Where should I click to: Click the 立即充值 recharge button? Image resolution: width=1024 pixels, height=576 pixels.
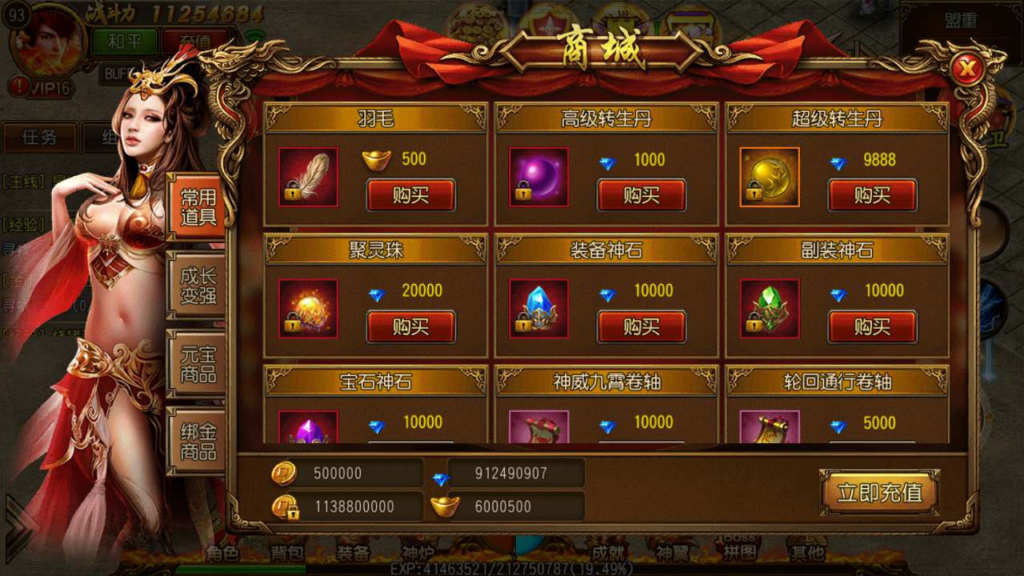[x=879, y=492]
